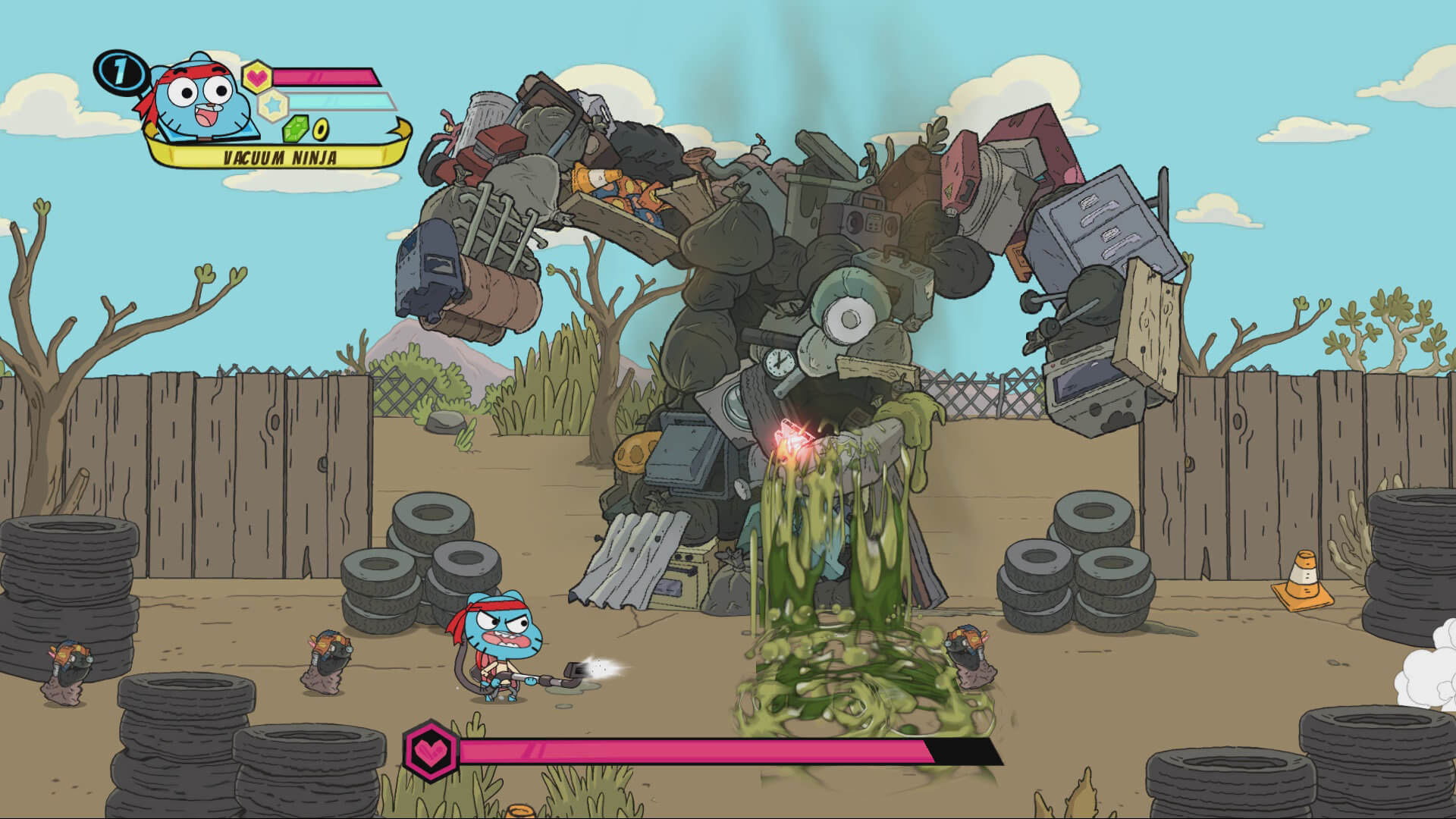Screen dimensions: 1456x819
Task: Click the level 1 badge emblem
Action: (x=119, y=72)
